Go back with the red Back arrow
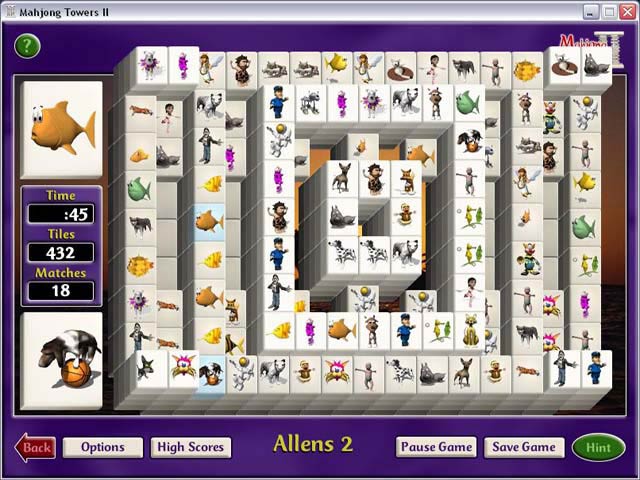This screenshot has height=480, width=640. coord(35,447)
